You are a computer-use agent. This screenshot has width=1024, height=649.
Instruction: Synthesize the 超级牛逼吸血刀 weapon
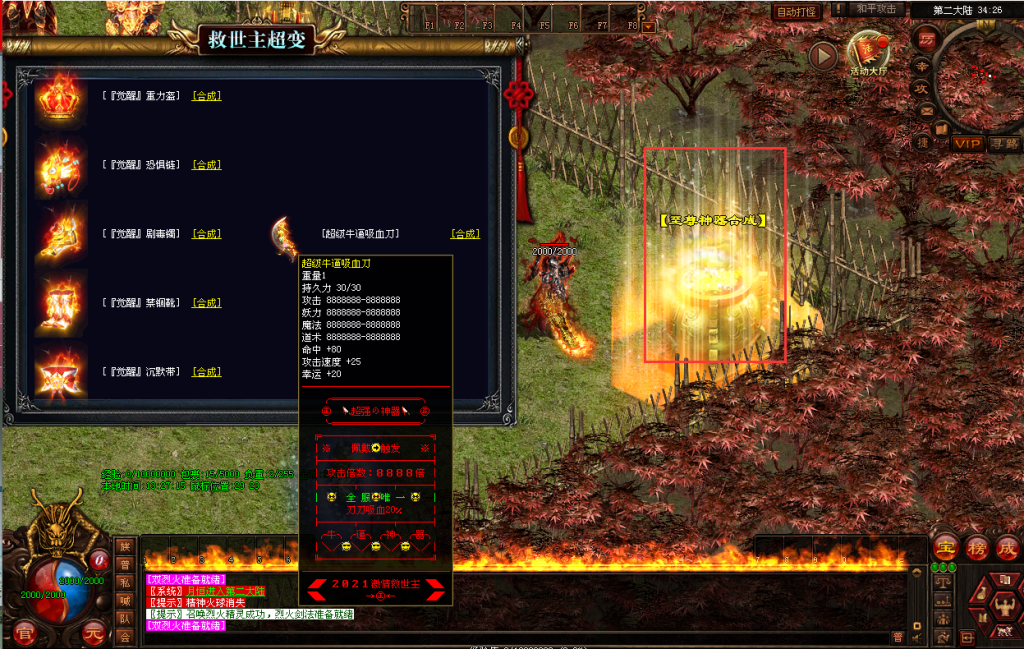tap(465, 234)
